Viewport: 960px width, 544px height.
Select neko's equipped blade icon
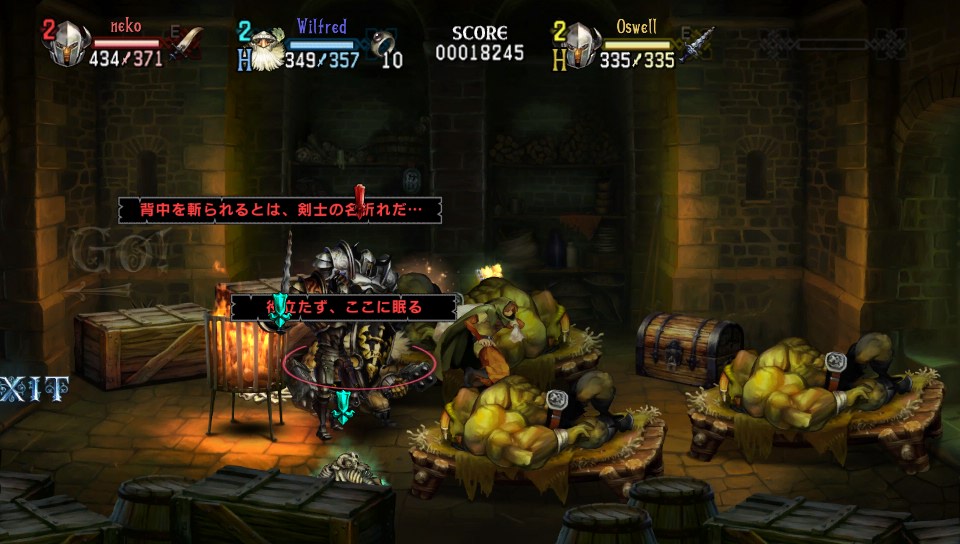coord(187,45)
